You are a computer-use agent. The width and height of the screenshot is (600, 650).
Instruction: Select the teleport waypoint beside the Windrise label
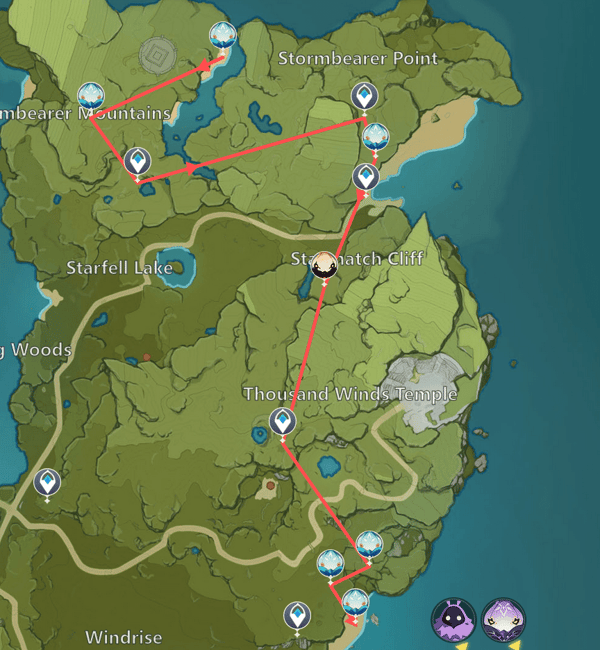click(x=297, y=615)
